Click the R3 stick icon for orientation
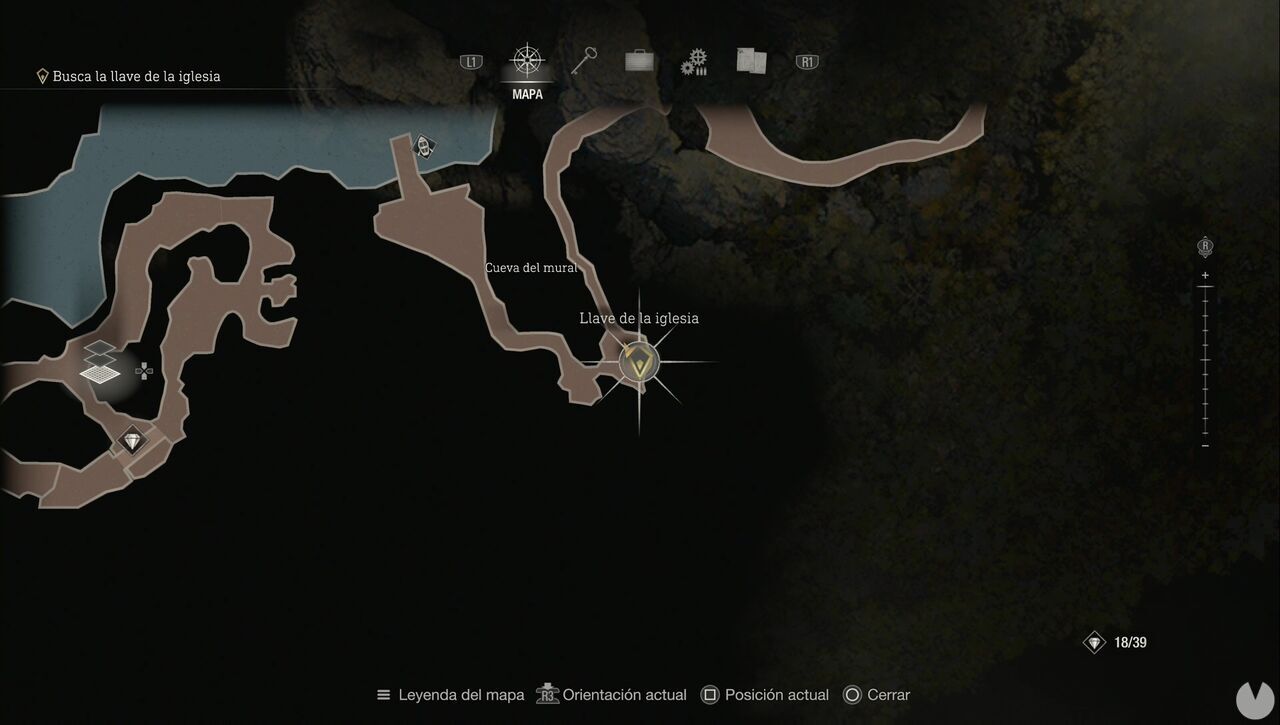The width and height of the screenshot is (1280, 725). tap(547, 694)
